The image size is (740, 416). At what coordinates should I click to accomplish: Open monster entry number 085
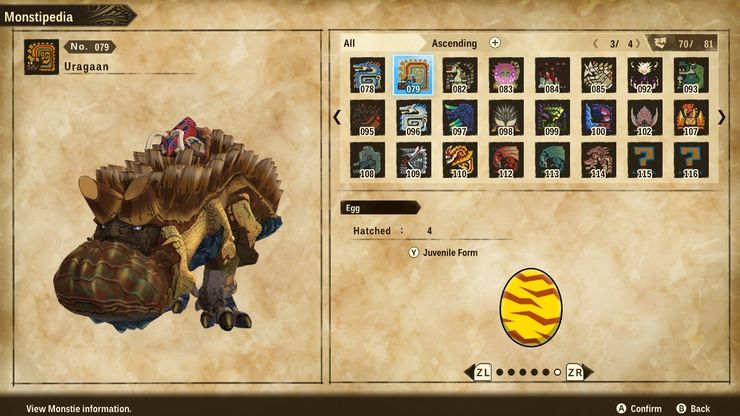click(598, 75)
